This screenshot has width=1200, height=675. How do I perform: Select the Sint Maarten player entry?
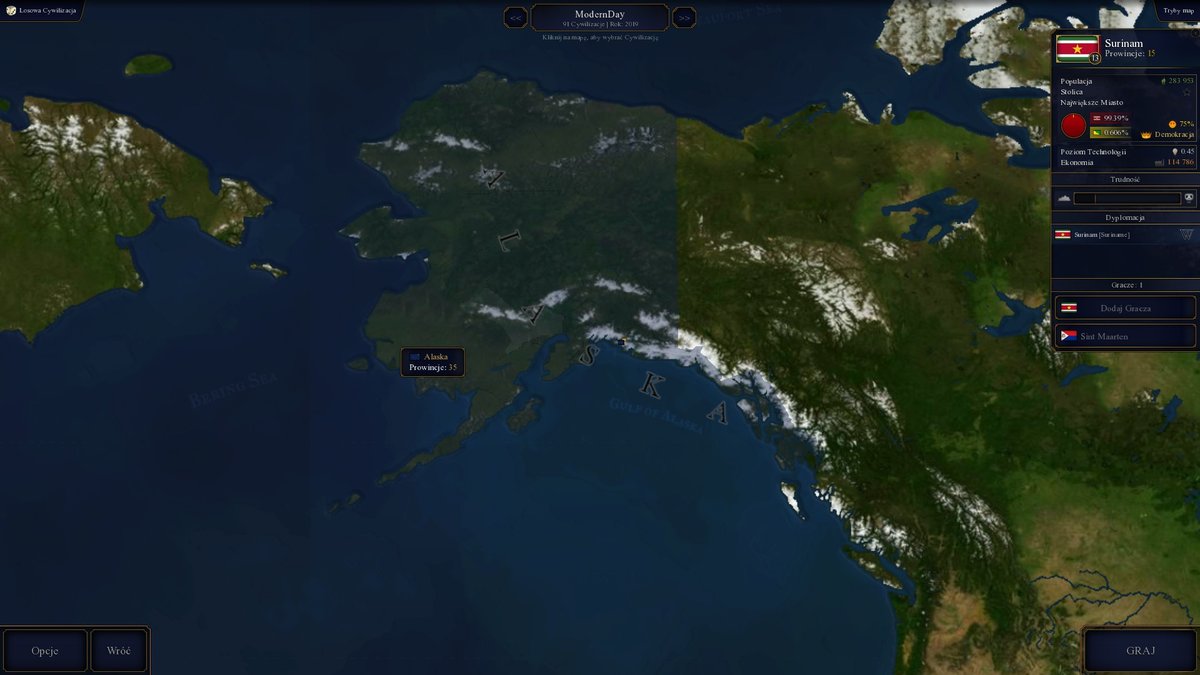[1125, 336]
